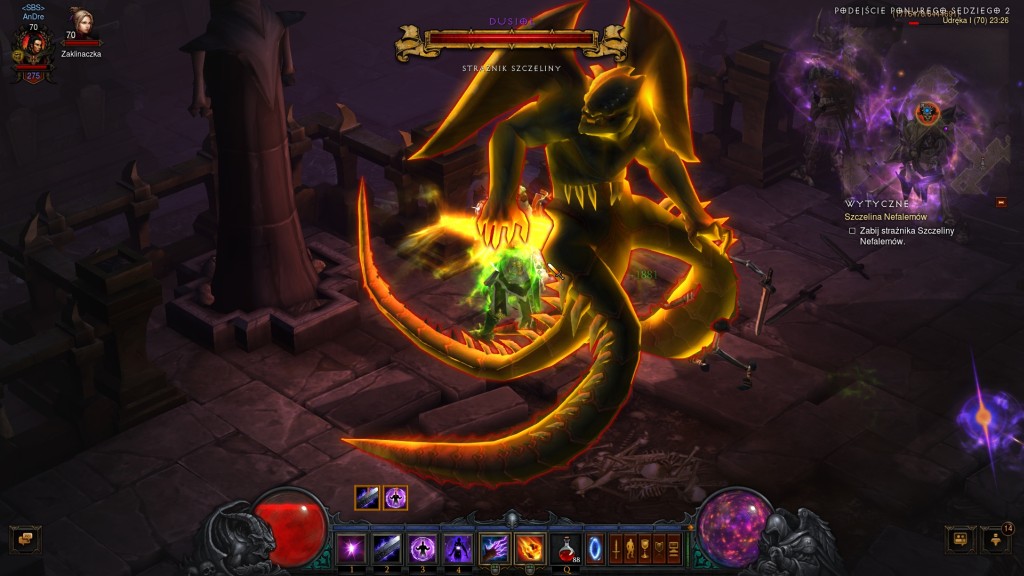Activate the purple starburst skill in slot 1
The height and width of the screenshot is (576, 1024).
[350, 547]
